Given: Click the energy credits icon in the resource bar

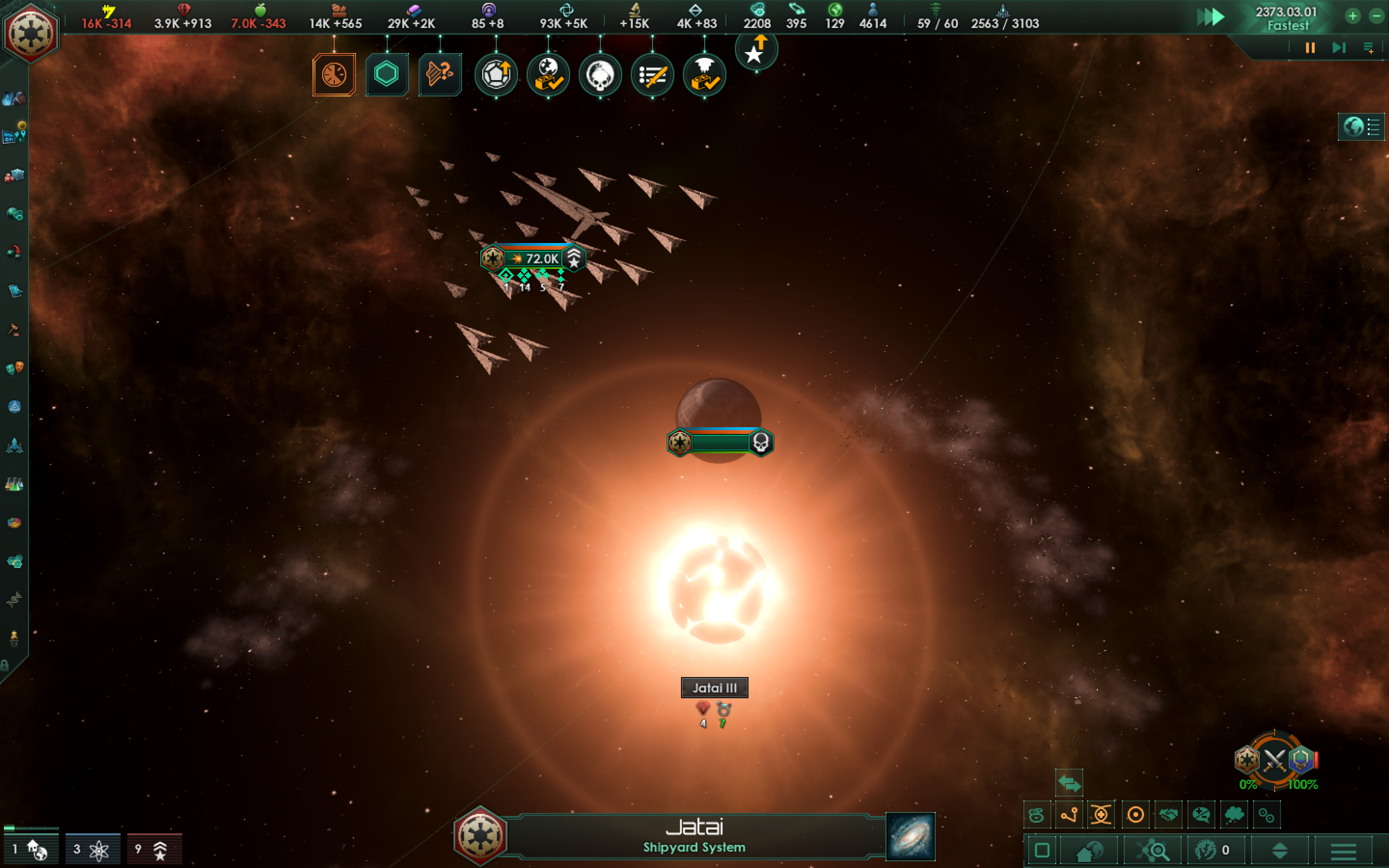Looking at the screenshot, I should pyautogui.click(x=108, y=10).
